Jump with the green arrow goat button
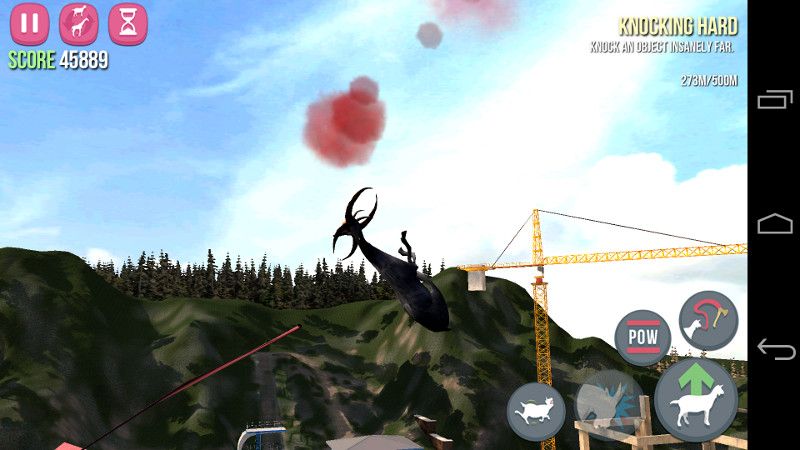Image resolution: width=800 pixels, height=450 pixels. point(696,400)
